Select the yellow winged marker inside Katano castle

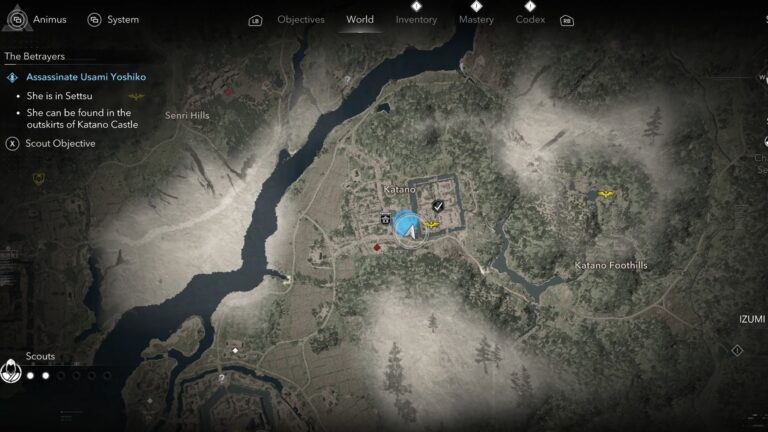(432, 225)
